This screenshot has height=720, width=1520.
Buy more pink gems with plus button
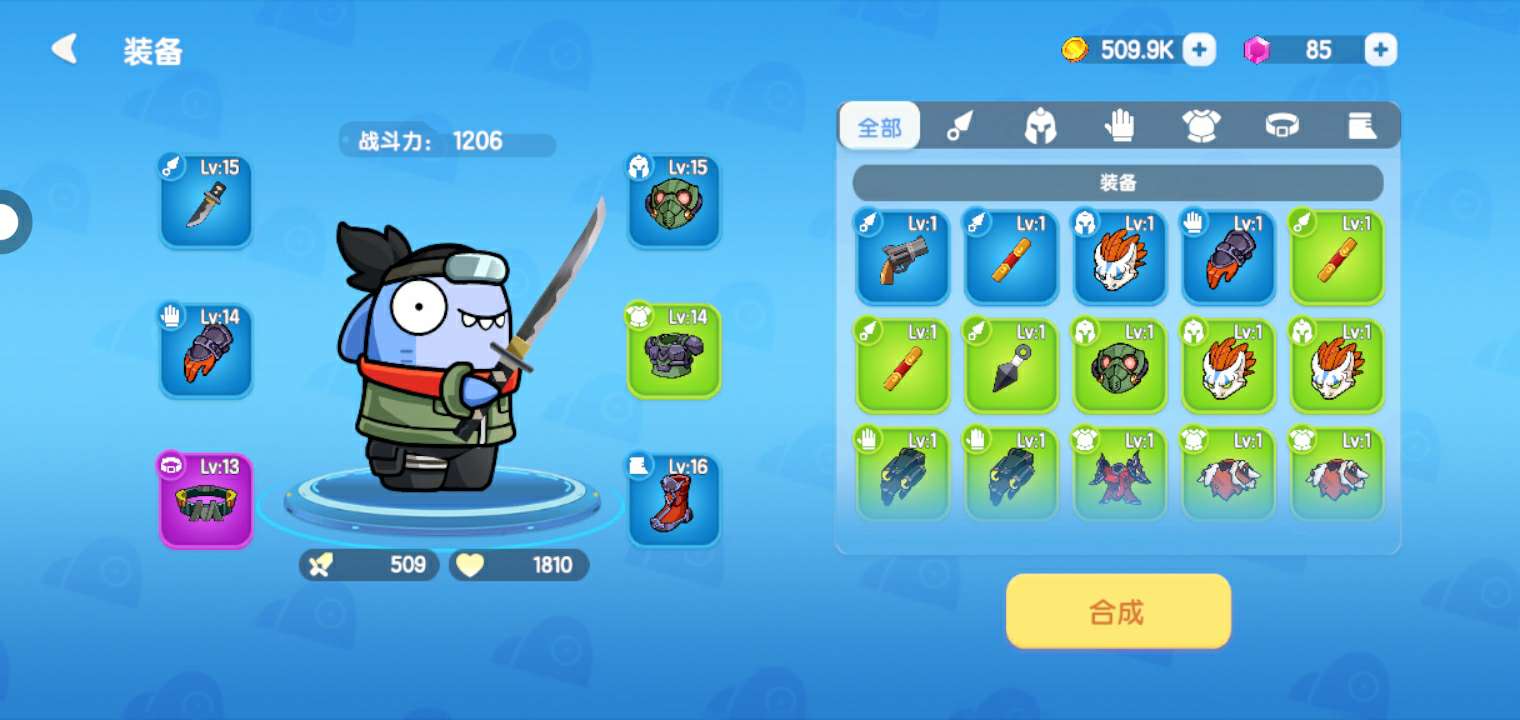[1380, 49]
